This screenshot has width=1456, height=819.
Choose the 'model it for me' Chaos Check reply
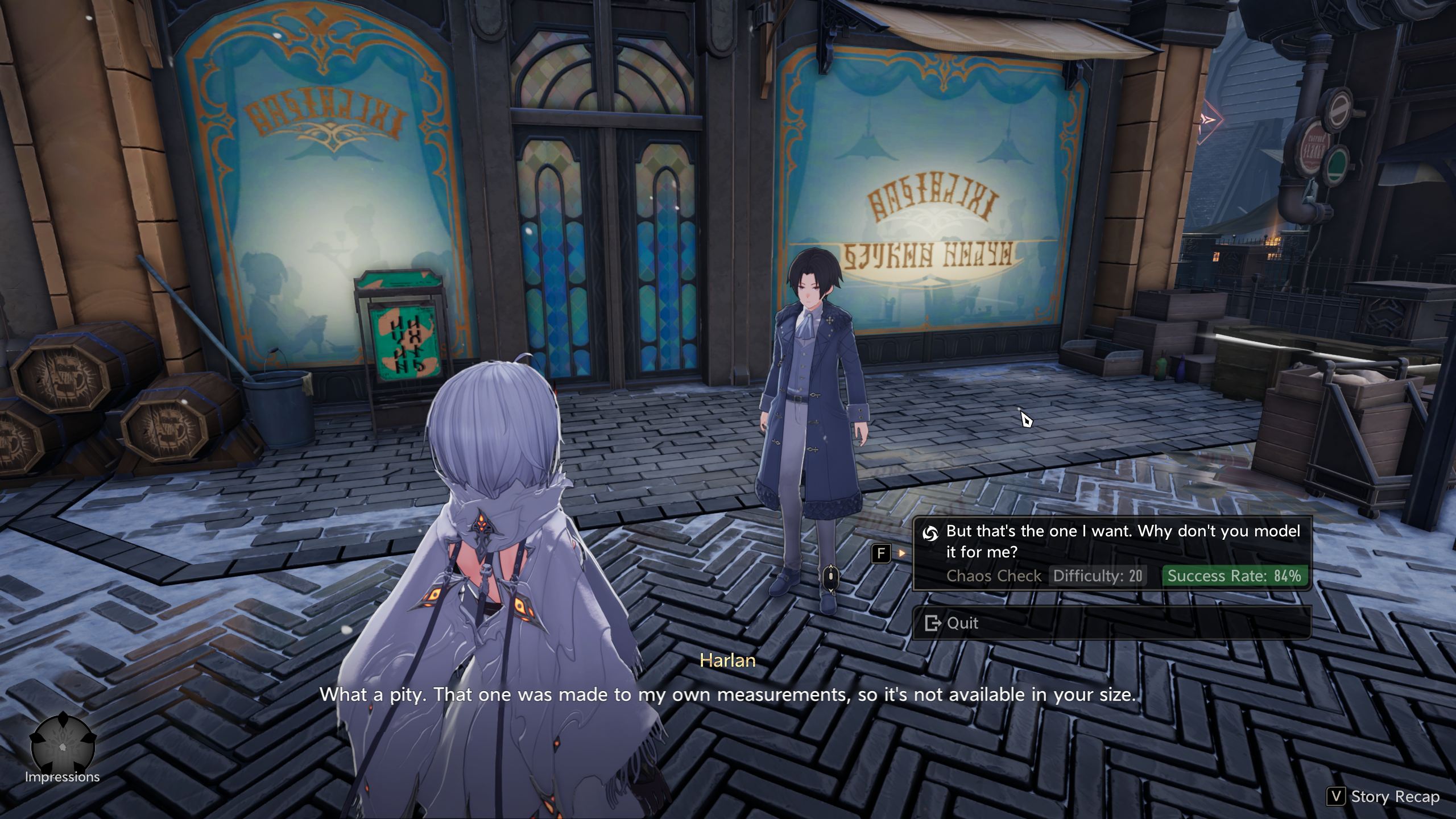coord(1112,552)
